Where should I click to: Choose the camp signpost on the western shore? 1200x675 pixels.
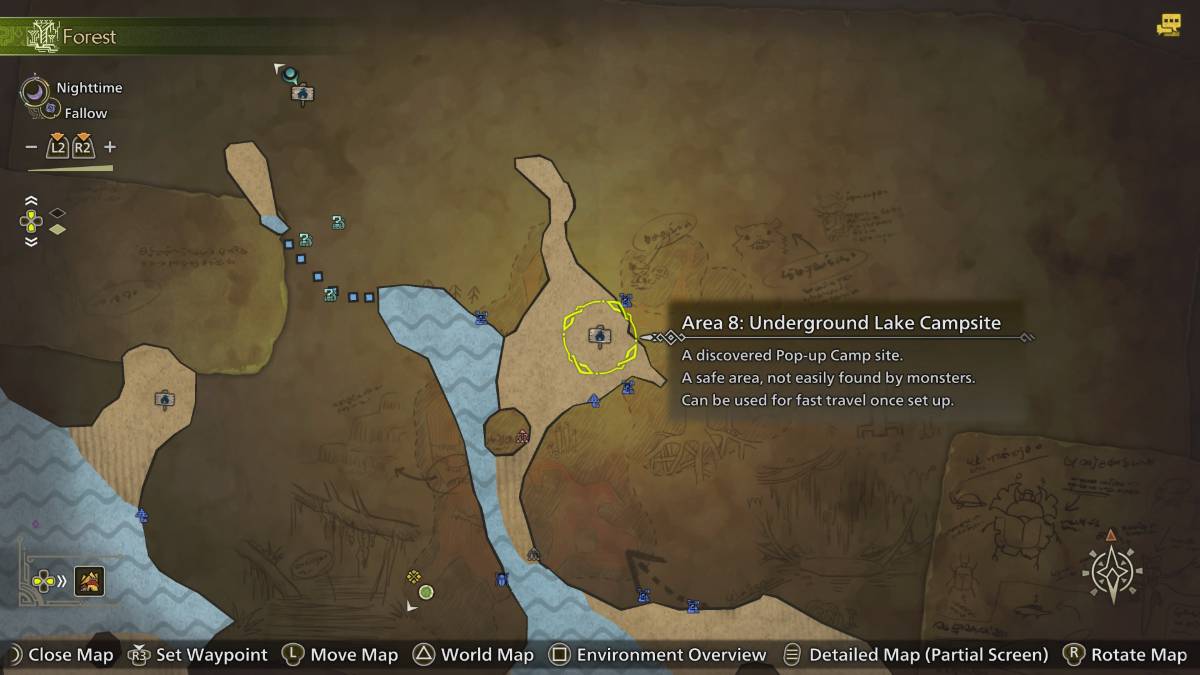(165, 399)
